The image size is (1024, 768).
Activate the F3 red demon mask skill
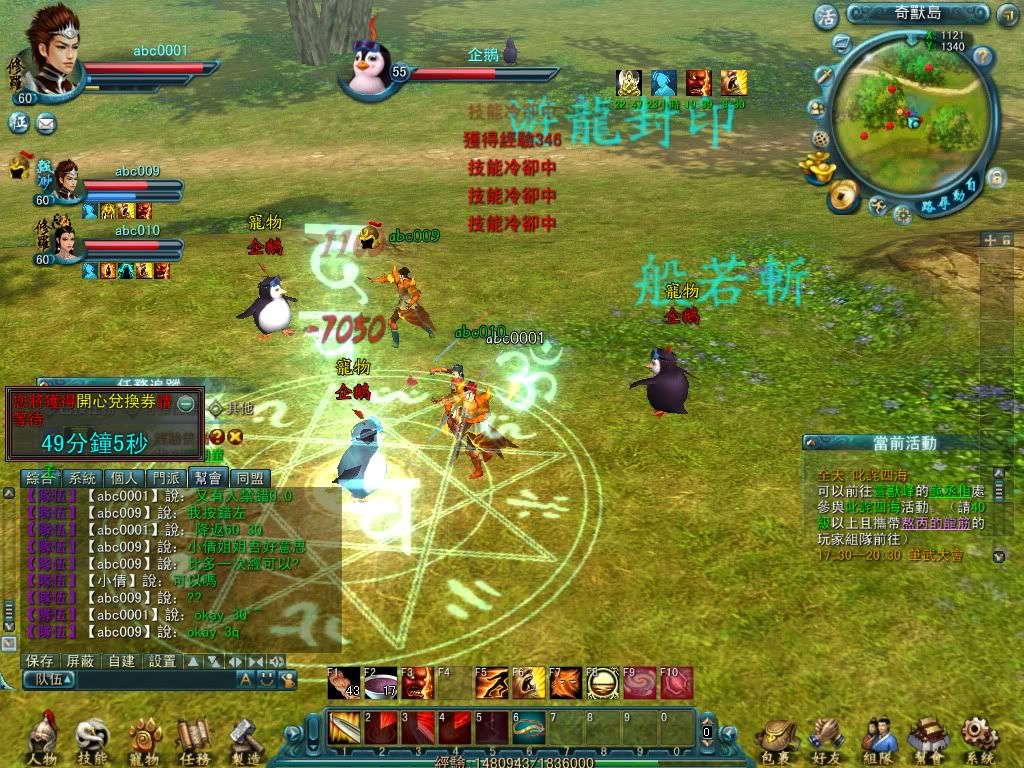418,683
